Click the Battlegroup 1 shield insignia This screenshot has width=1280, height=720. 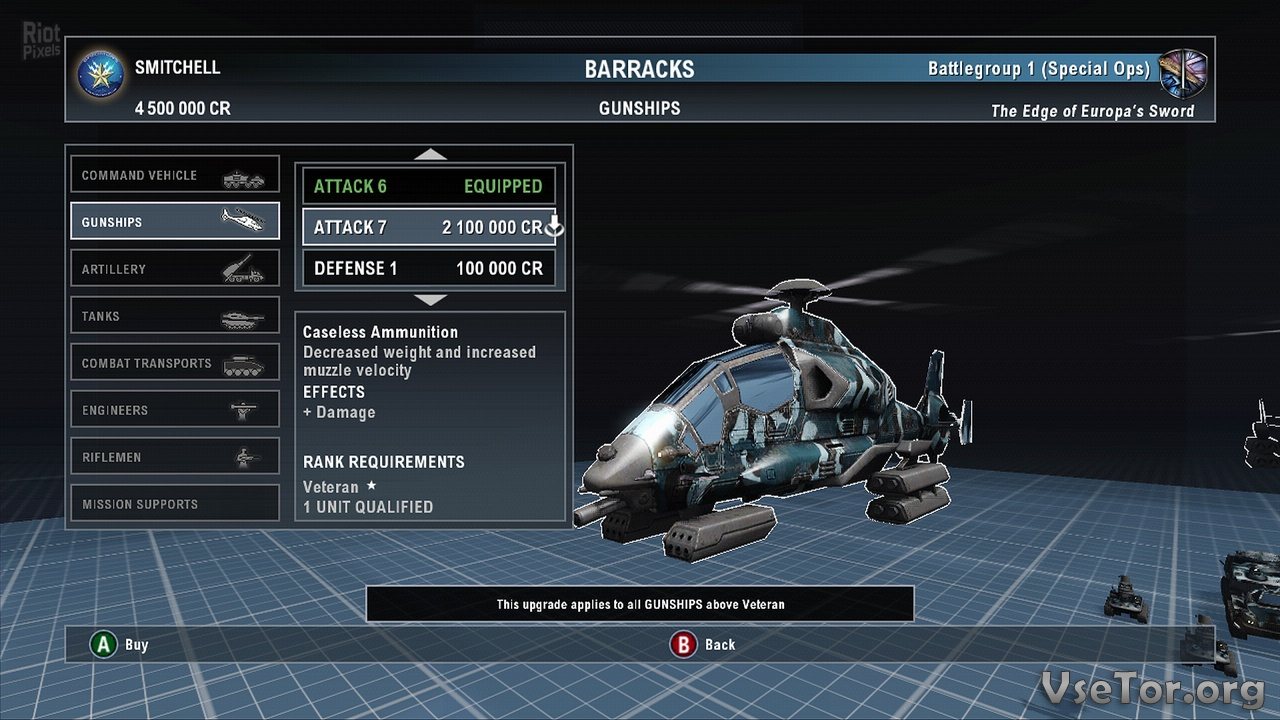(x=1184, y=72)
